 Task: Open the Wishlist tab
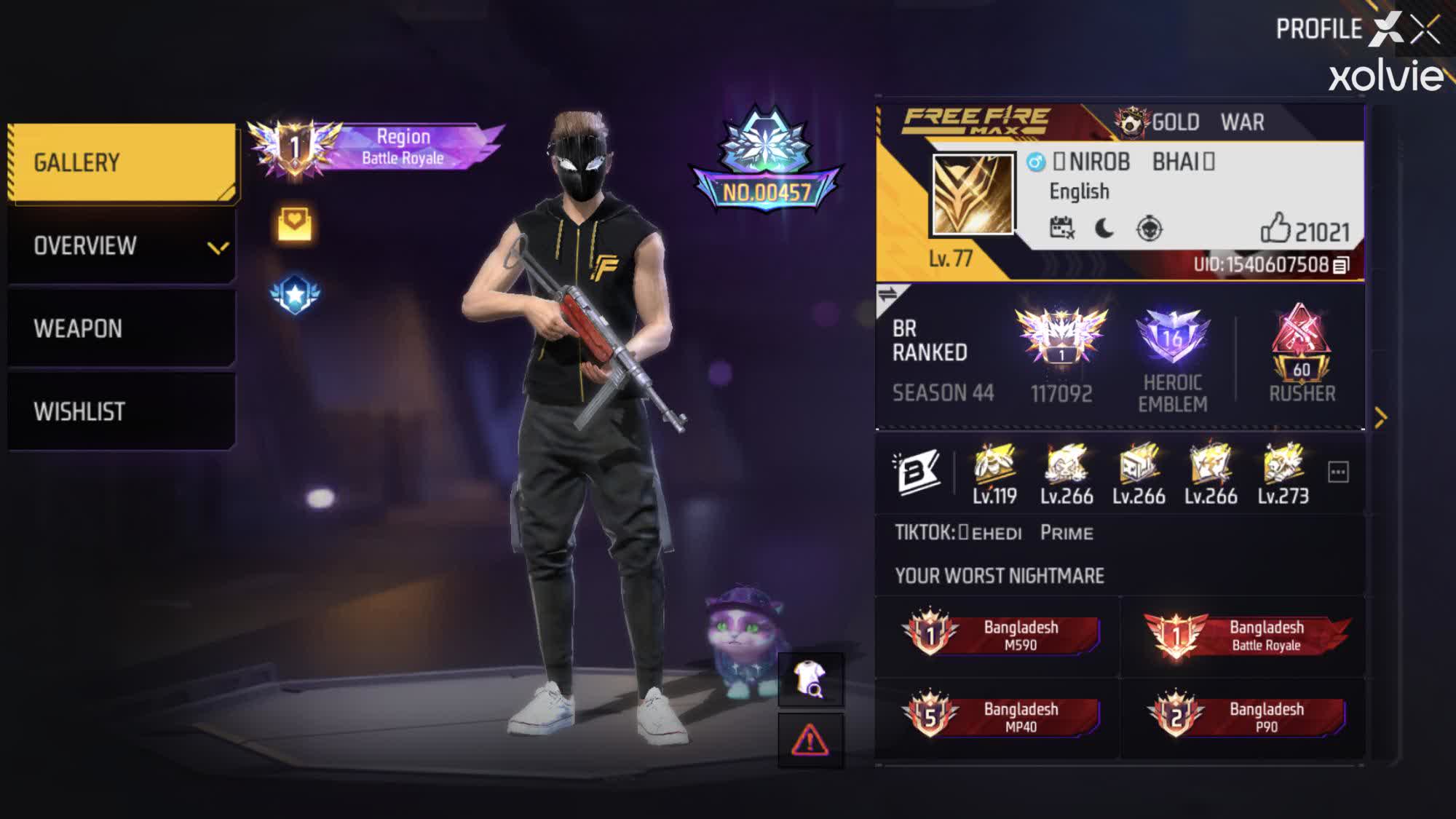[x=80, y=411]
